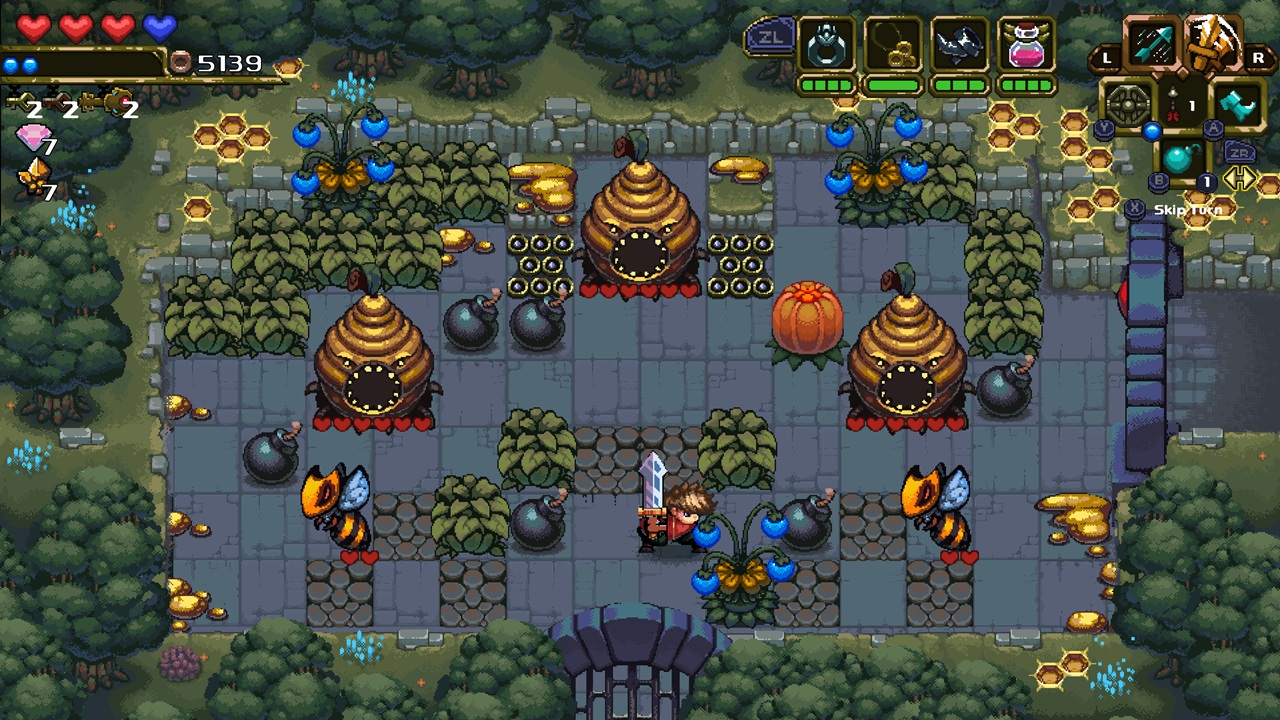Select the shield ability on the Y slot
Image resolution: width=1280 pixels, height=720 pixels.
[x=1128, y=101]
